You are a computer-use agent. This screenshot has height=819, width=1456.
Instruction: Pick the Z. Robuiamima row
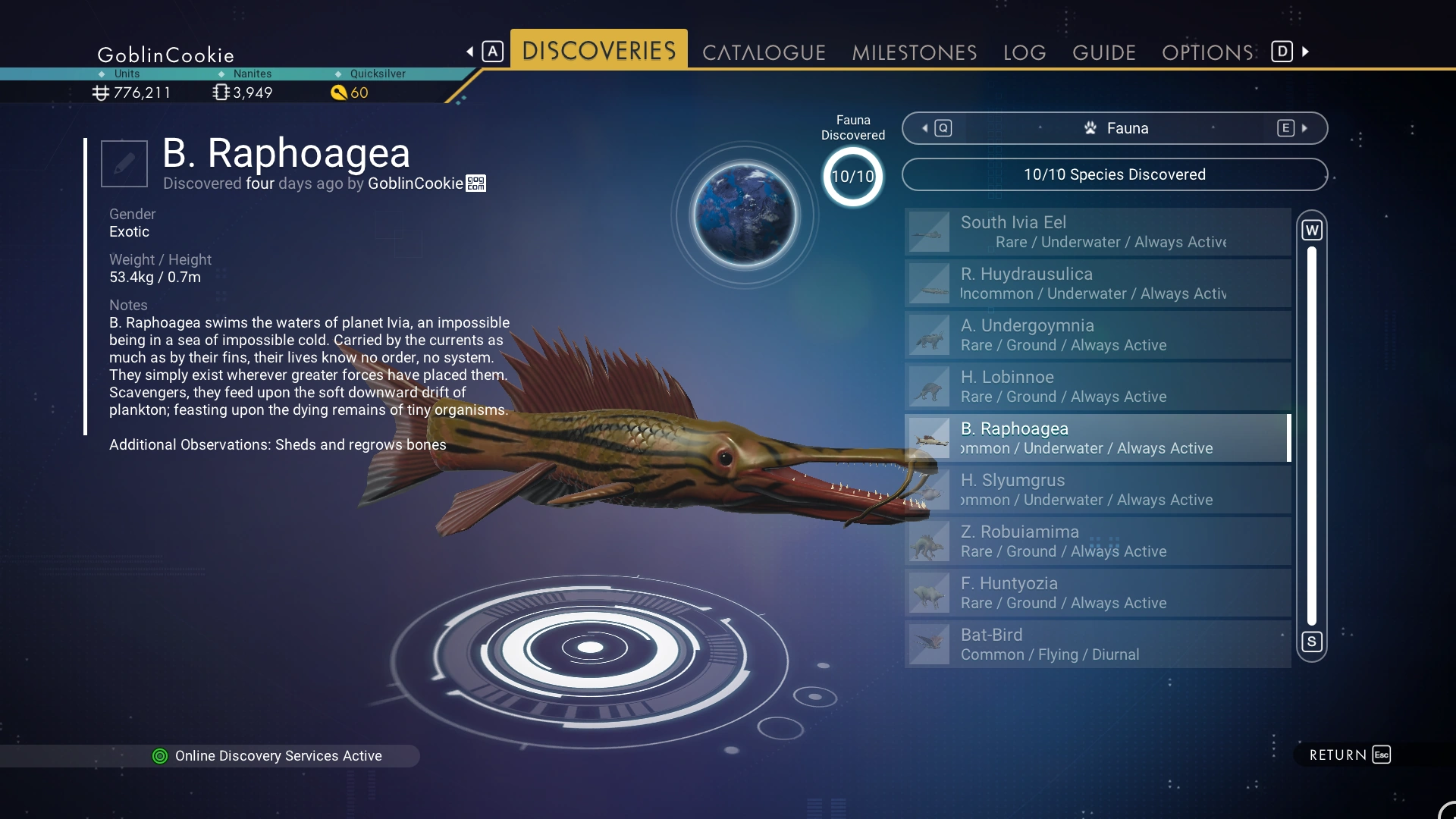(1097, 541)
